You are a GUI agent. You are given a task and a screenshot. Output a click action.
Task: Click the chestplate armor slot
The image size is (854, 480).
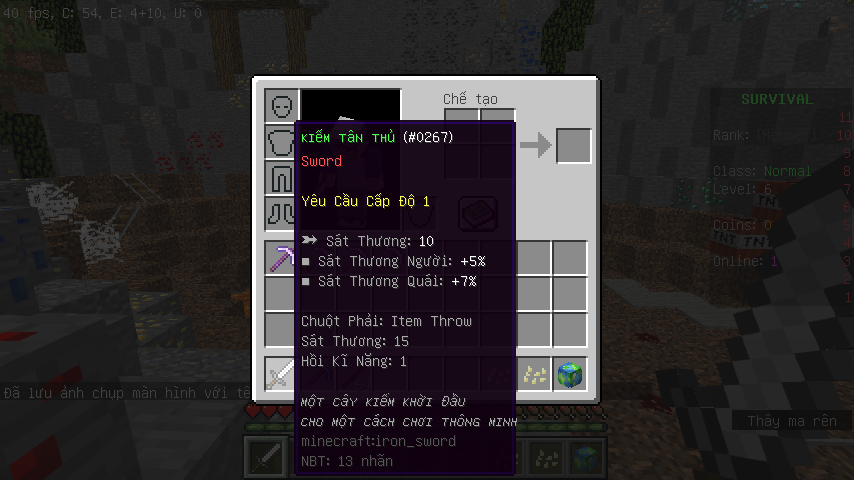coord(280,141)
